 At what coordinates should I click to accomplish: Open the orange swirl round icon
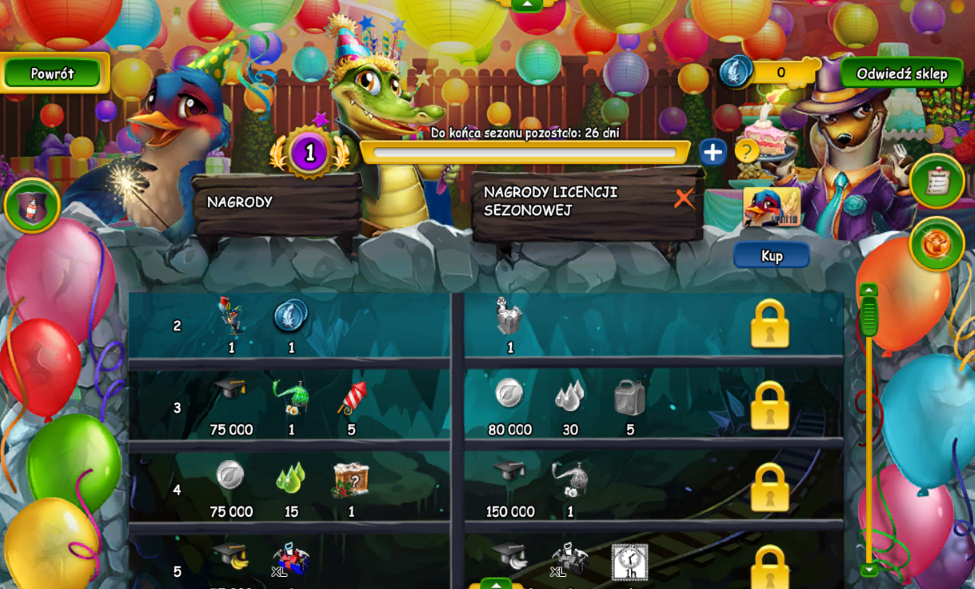click(x=937, y=244)
